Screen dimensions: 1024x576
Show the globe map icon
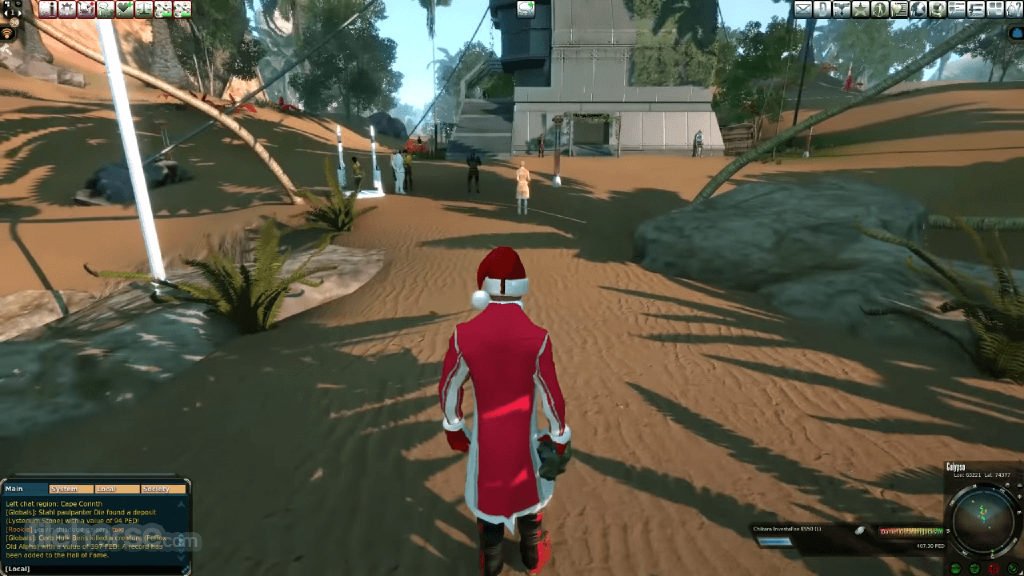pyautogui.click(x=918, y=9)
